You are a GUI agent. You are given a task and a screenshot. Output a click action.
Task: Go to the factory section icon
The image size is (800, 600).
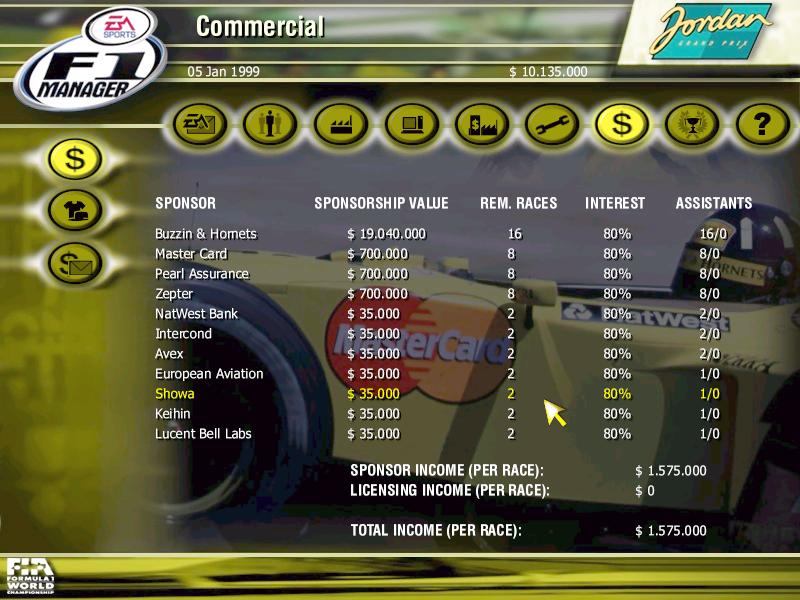point(341,124)
